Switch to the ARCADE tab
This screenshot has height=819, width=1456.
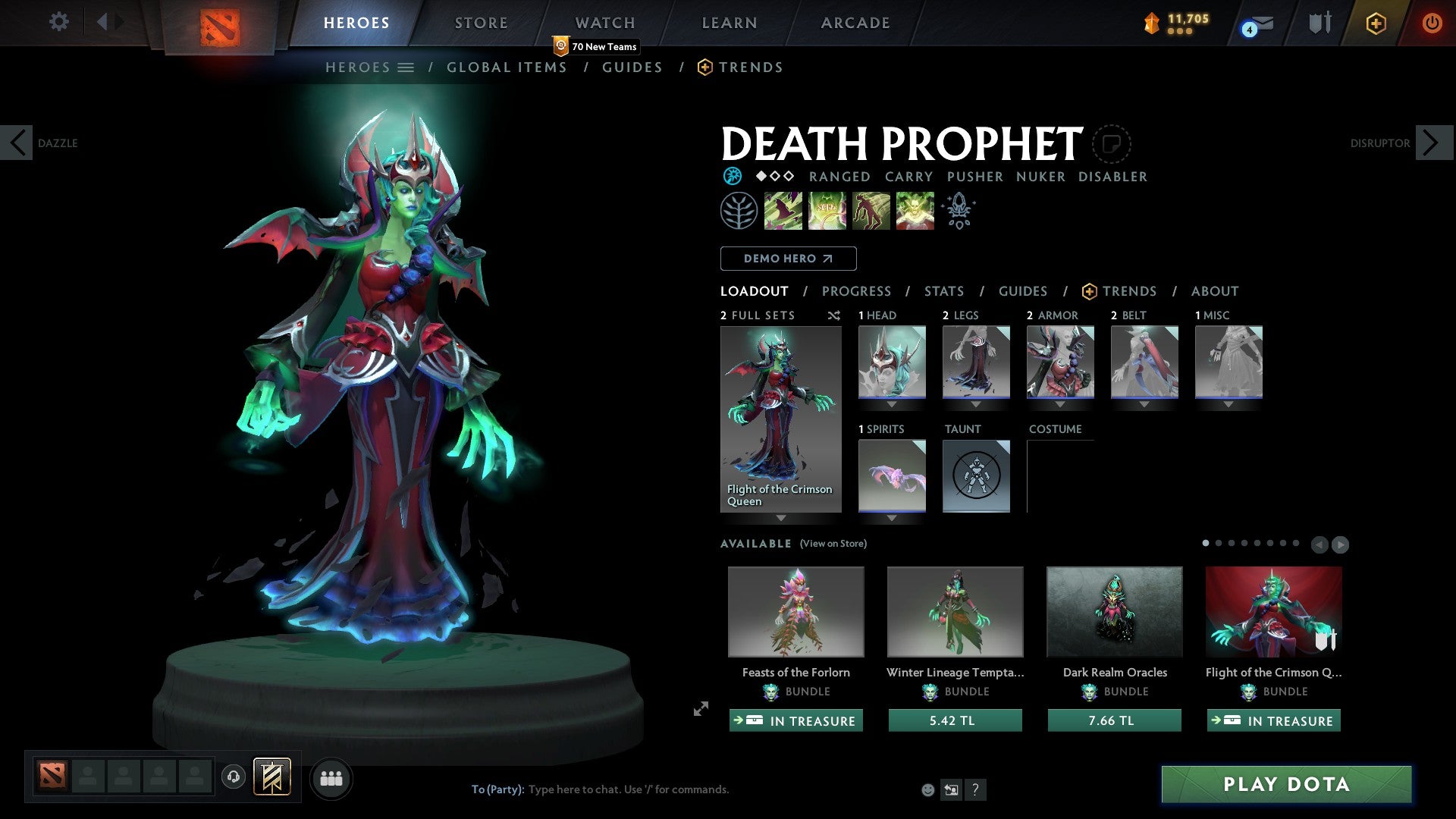pos(855,22)
